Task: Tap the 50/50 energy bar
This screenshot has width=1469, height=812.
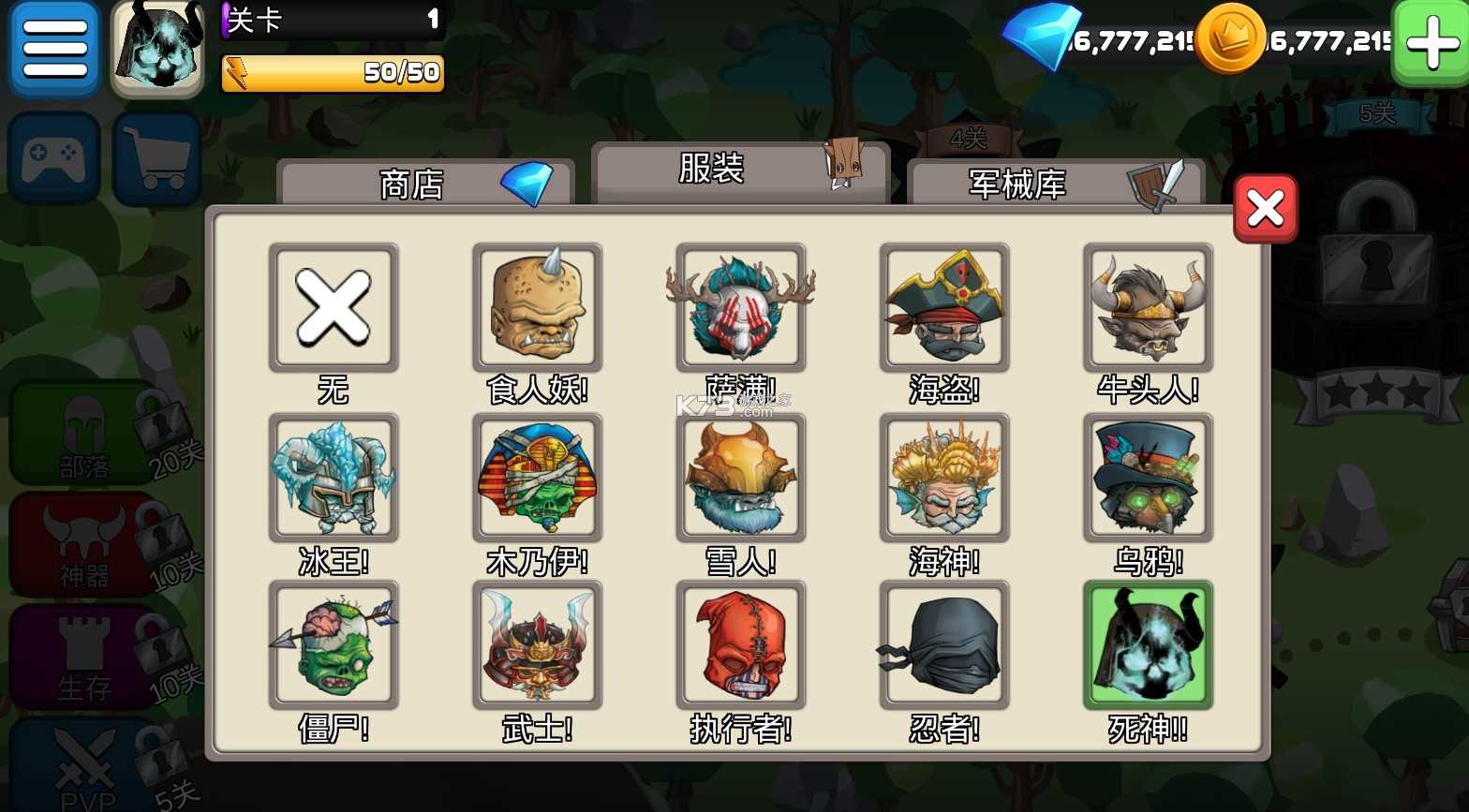Action: coord(333,71)
